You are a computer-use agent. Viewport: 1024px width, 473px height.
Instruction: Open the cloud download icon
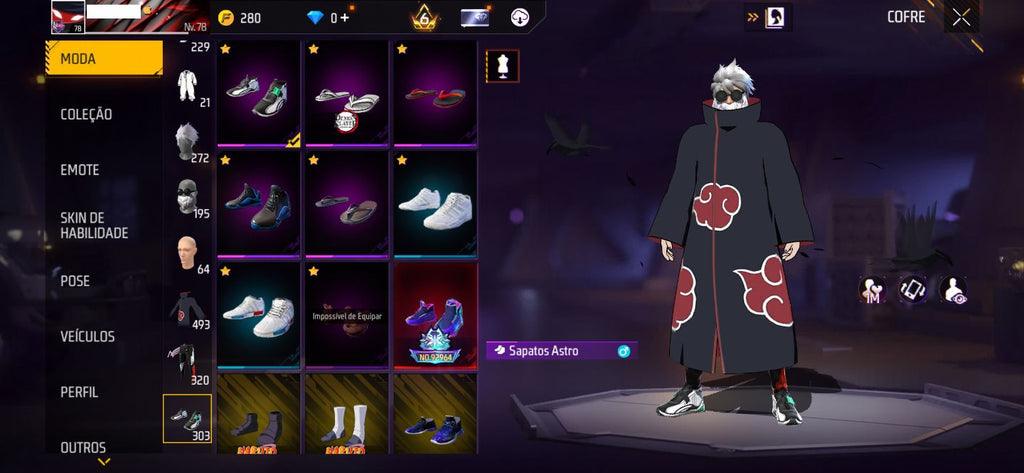point(519,18)
